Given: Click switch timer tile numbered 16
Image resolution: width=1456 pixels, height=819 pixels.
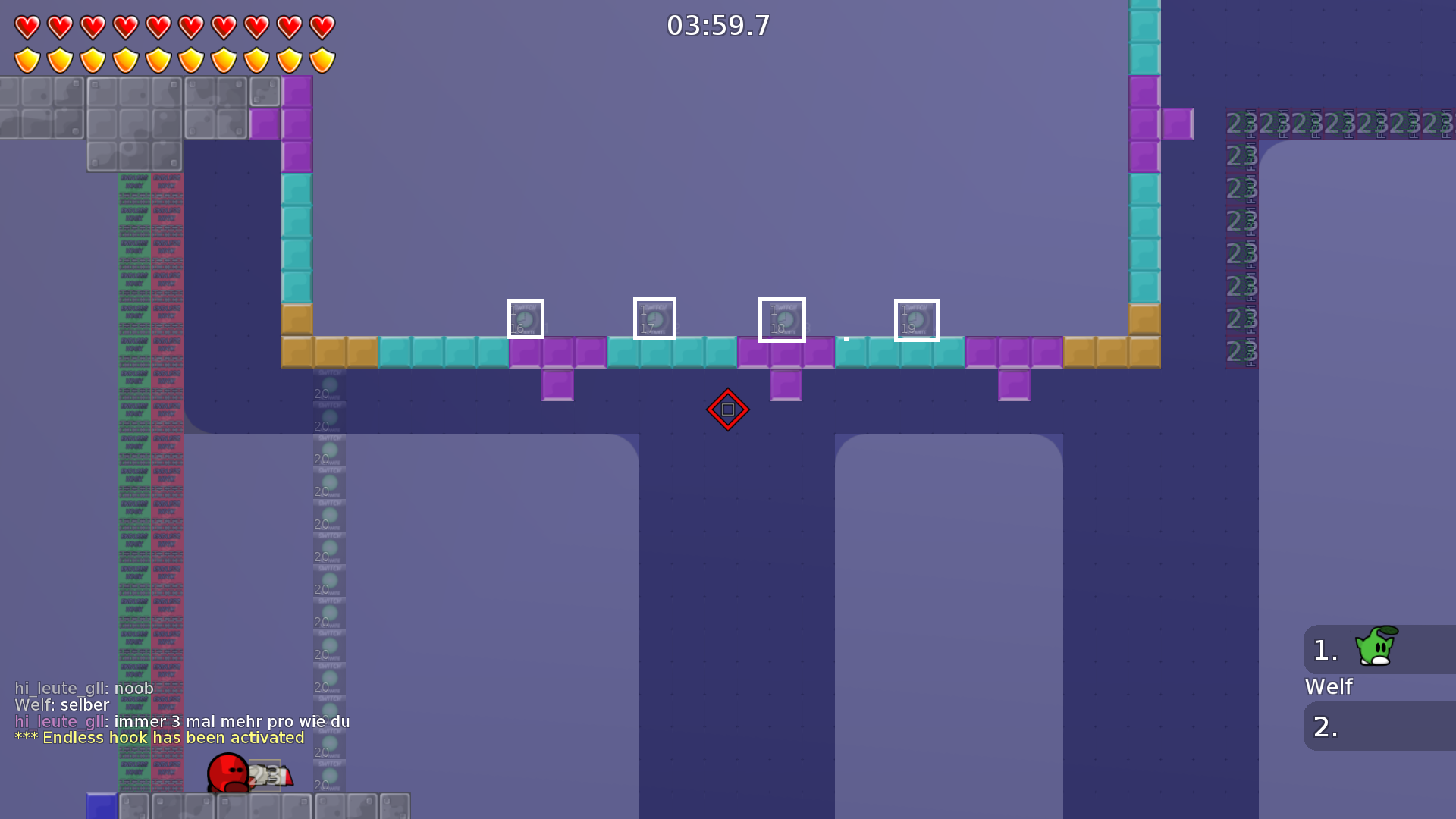Looking at the screenshot, I should click(x=526, y=319).
